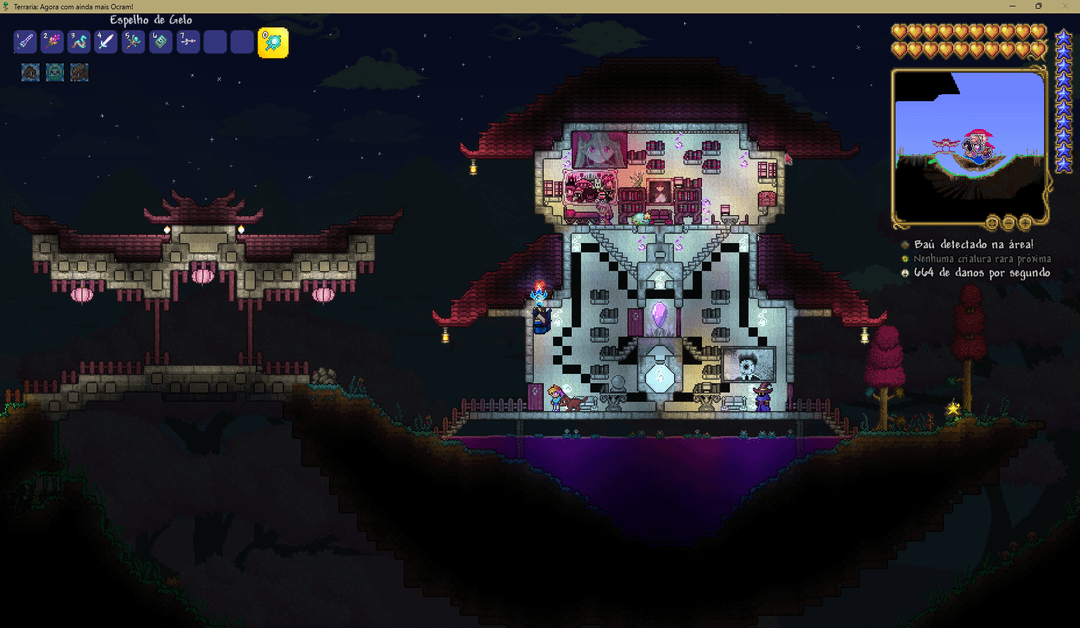Equip the white broadsword in slot 4
Viewport: 1080px width, 628px height.
point(106,42)
